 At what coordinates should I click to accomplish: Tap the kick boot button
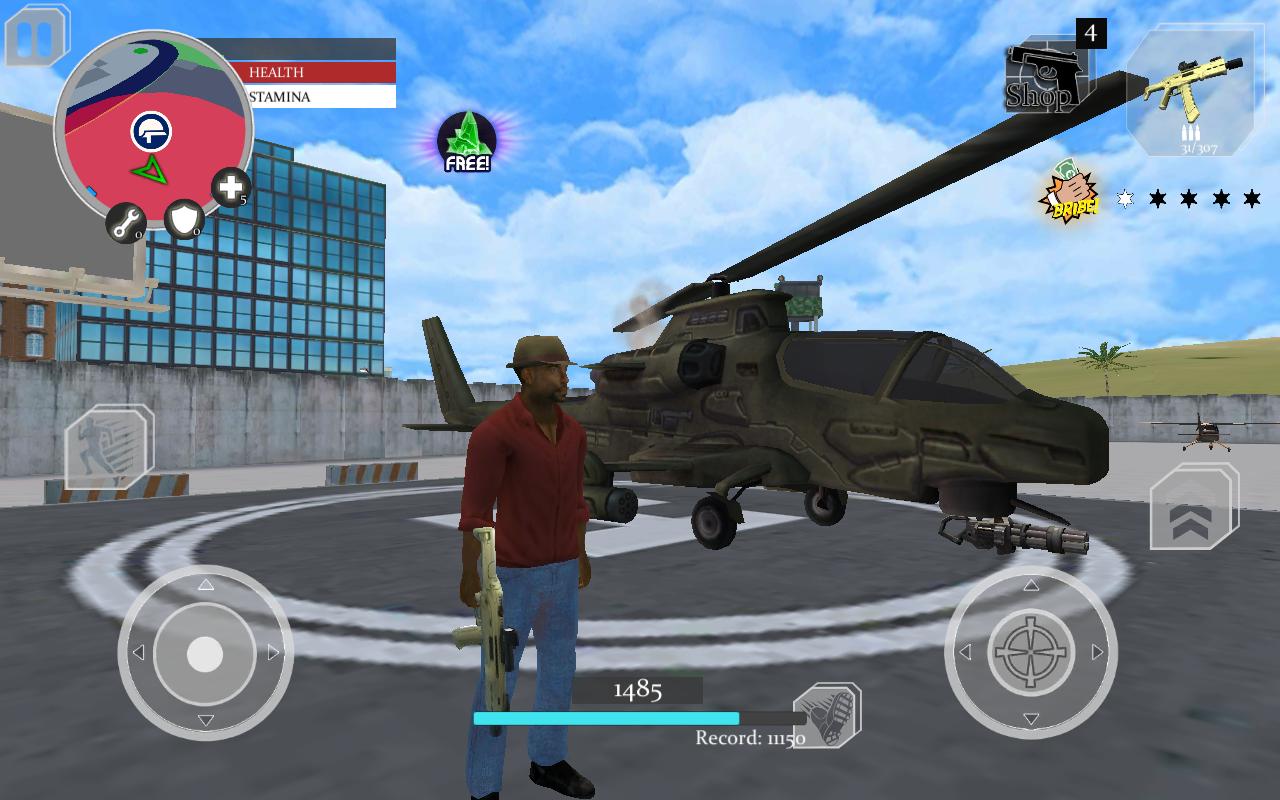[x=827, y=715]
